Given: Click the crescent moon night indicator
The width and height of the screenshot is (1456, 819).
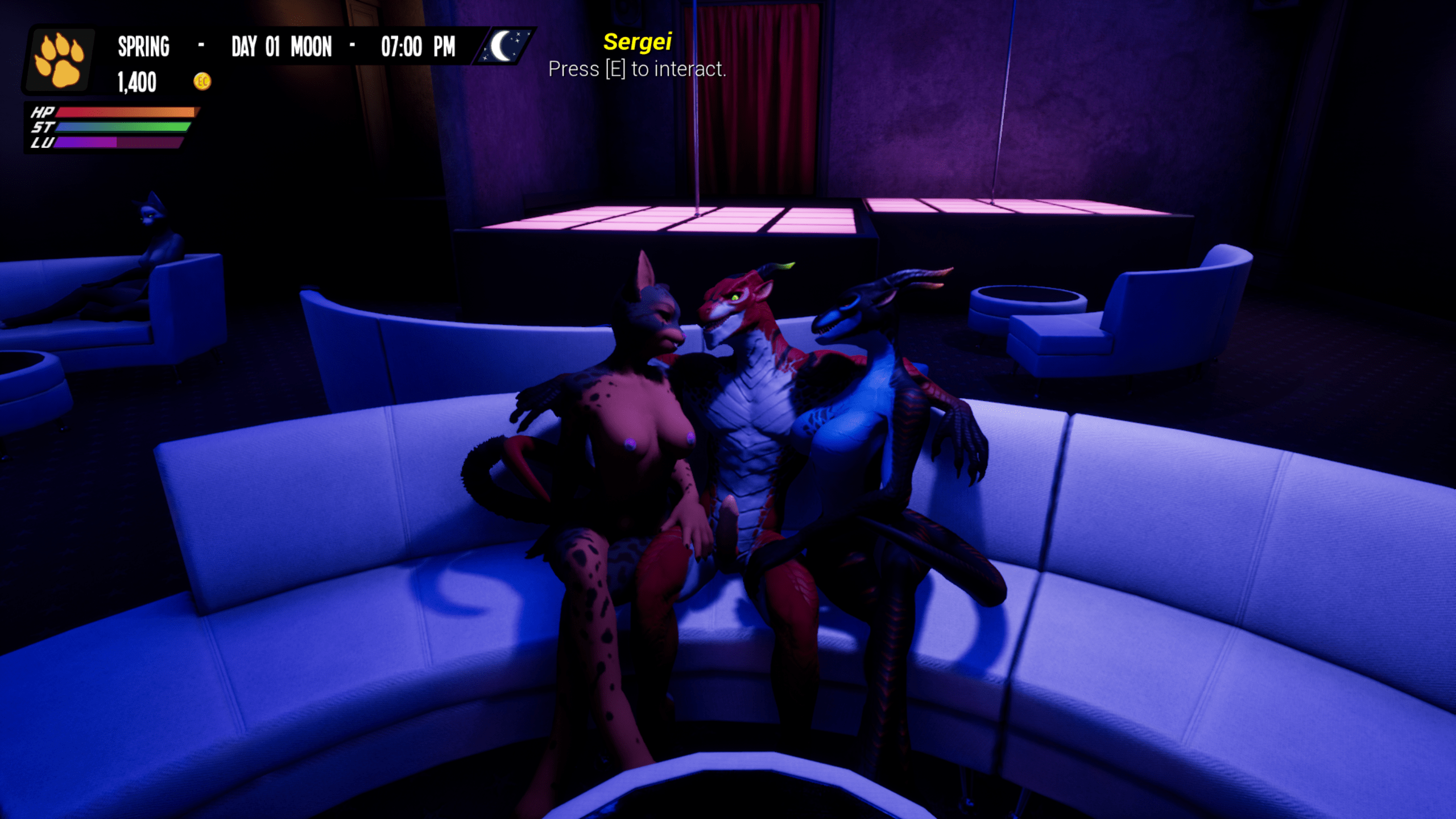Looking at the screenshot, I should 503,46.
